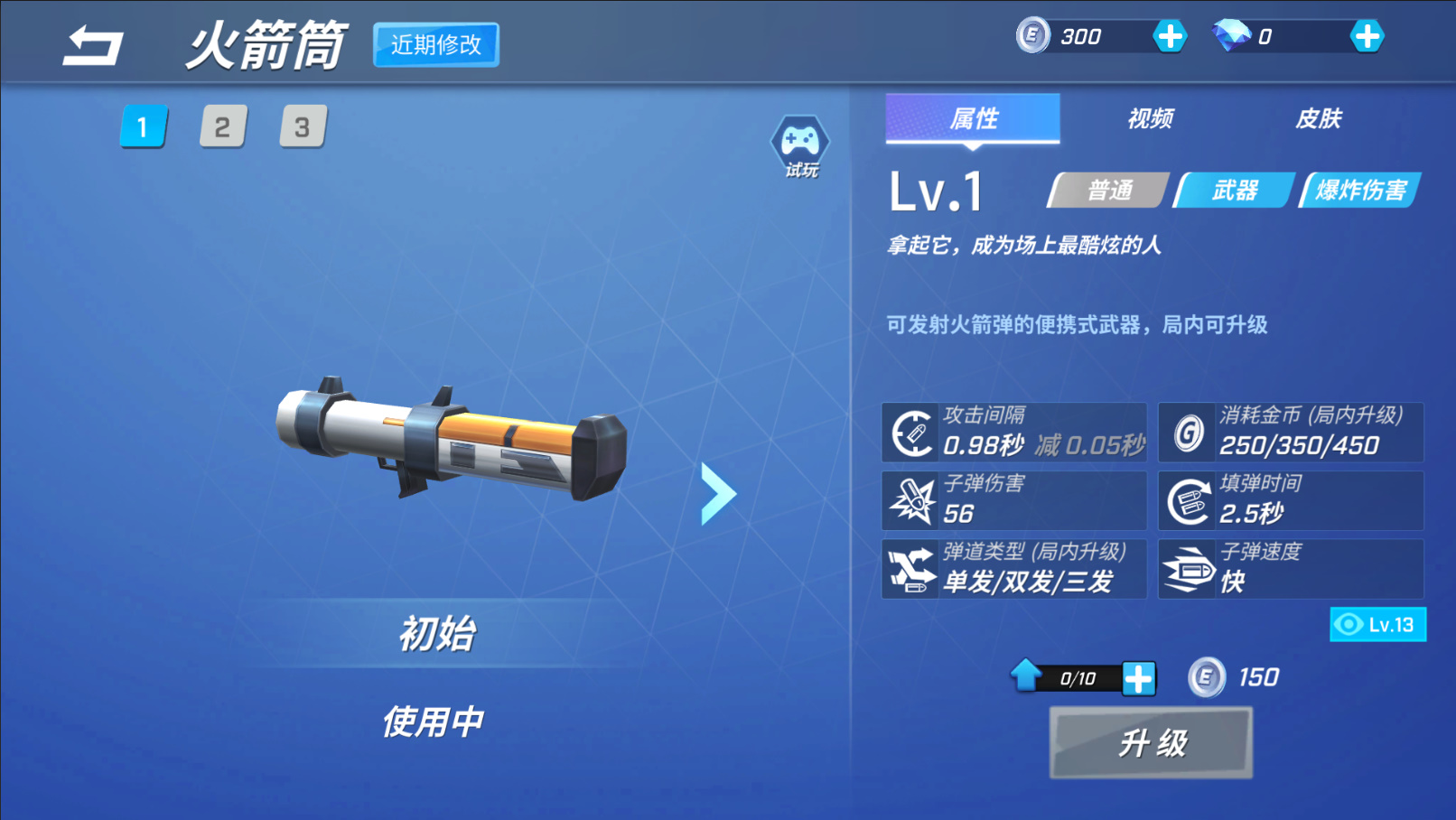The image size is (1456, 820).
Task: Show next weapon with right arrow
Action: click(719, 493)
